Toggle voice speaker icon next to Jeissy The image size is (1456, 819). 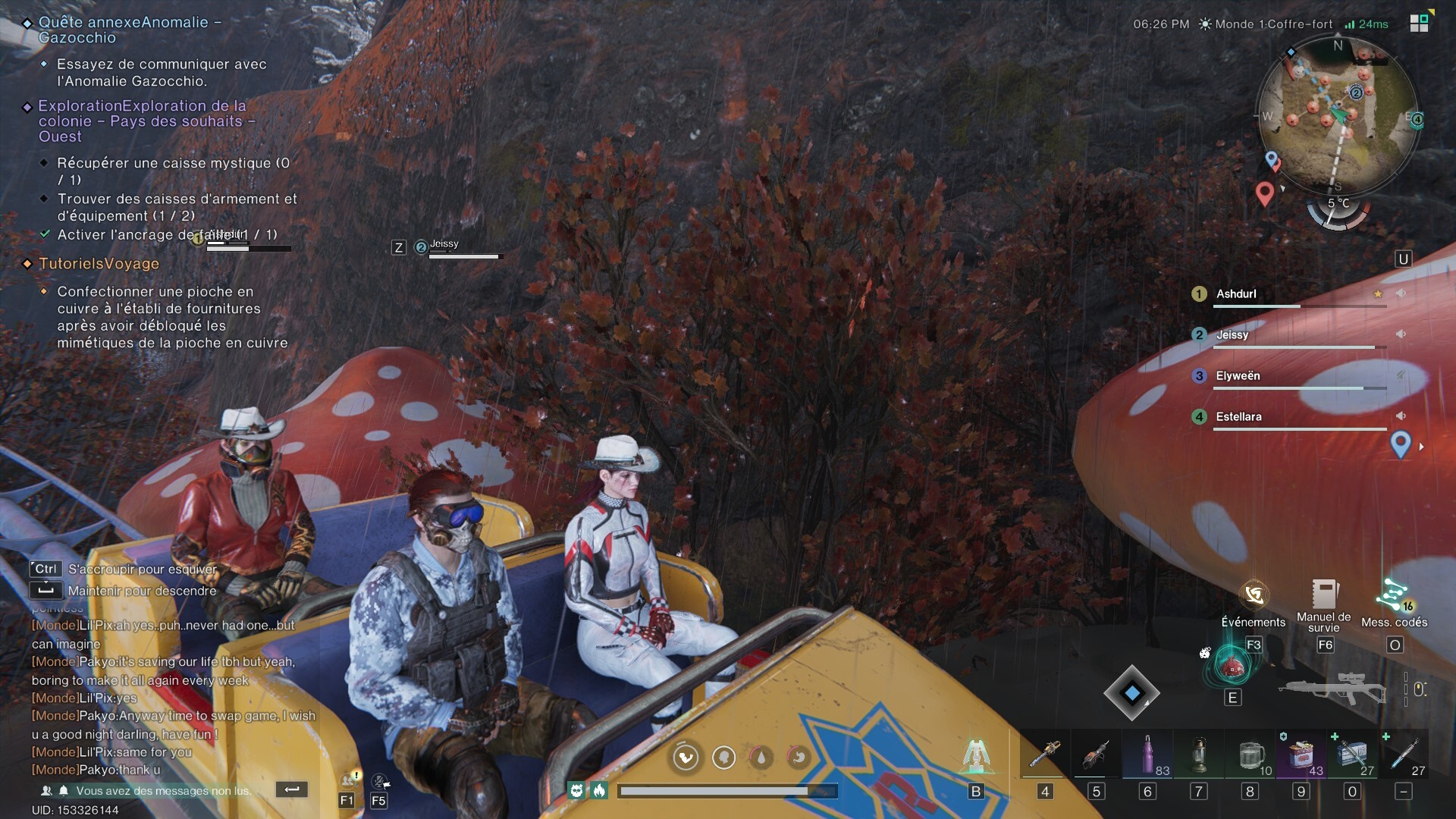click(1401, 334)
